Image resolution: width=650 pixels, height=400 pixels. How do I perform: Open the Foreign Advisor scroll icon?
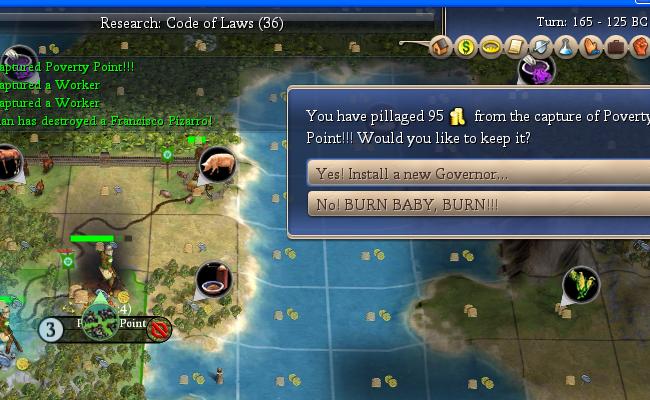(x=515, y=46)
